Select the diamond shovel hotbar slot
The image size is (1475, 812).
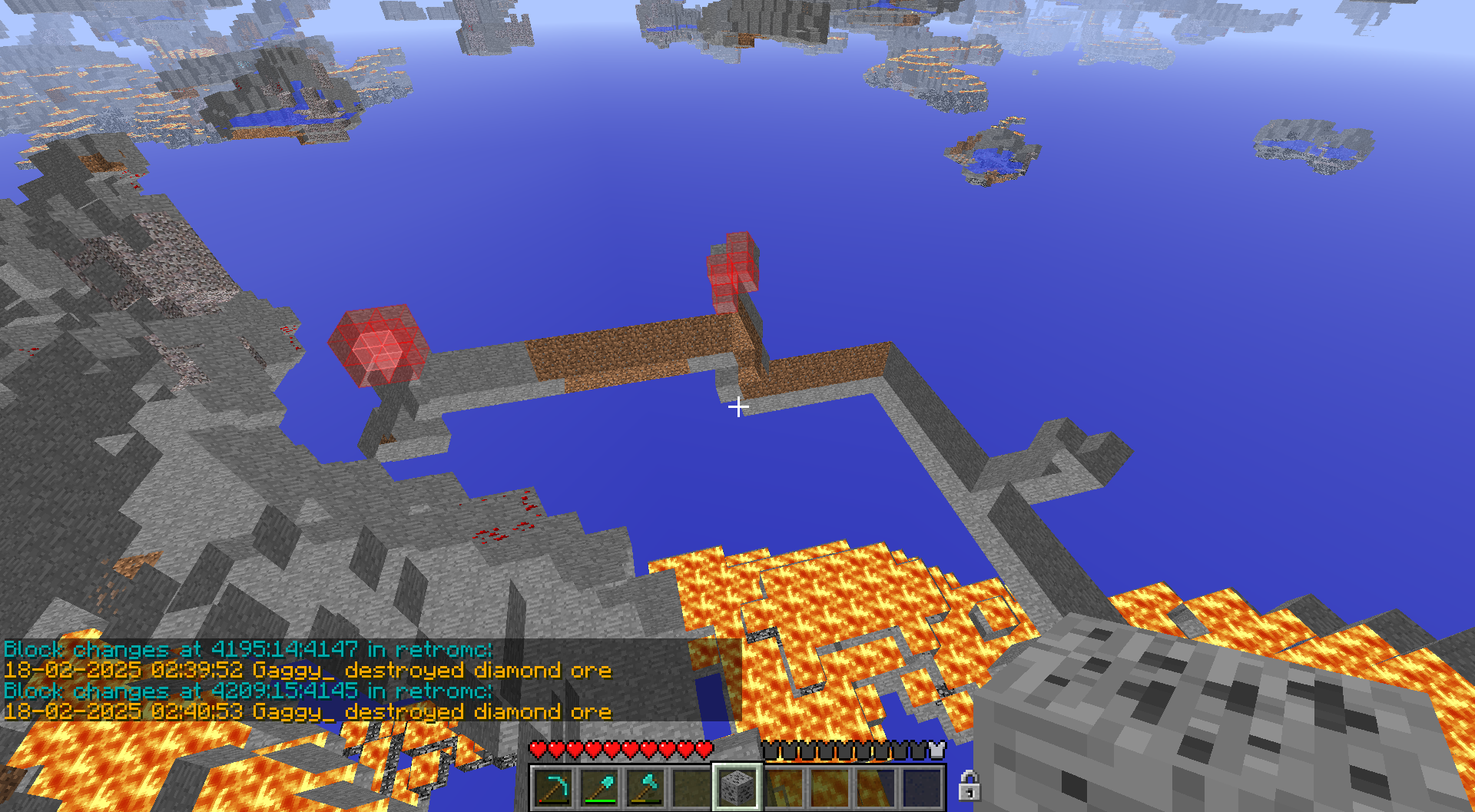[600, 787]
